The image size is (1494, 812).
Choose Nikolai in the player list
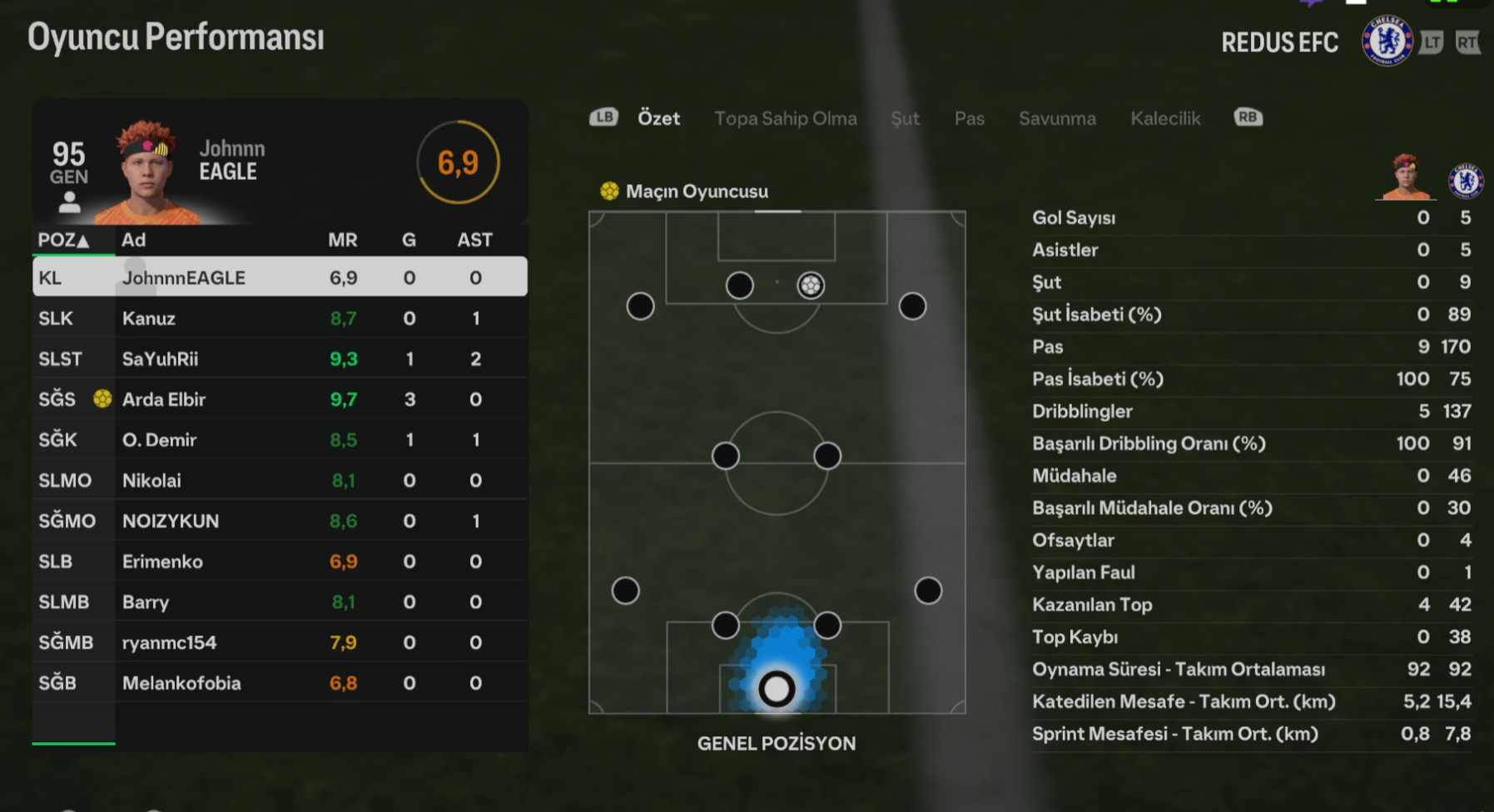coord(280,480)
